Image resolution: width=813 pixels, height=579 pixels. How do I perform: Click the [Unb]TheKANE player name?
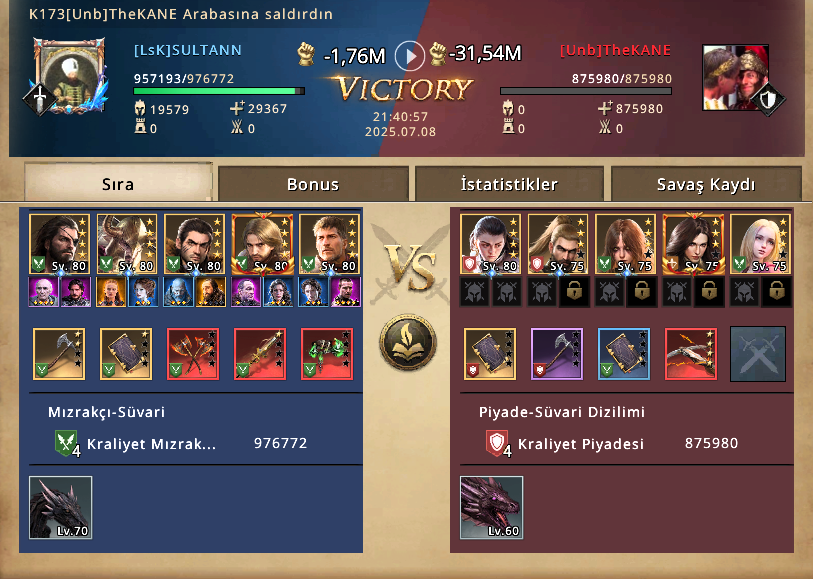[615, 50]
